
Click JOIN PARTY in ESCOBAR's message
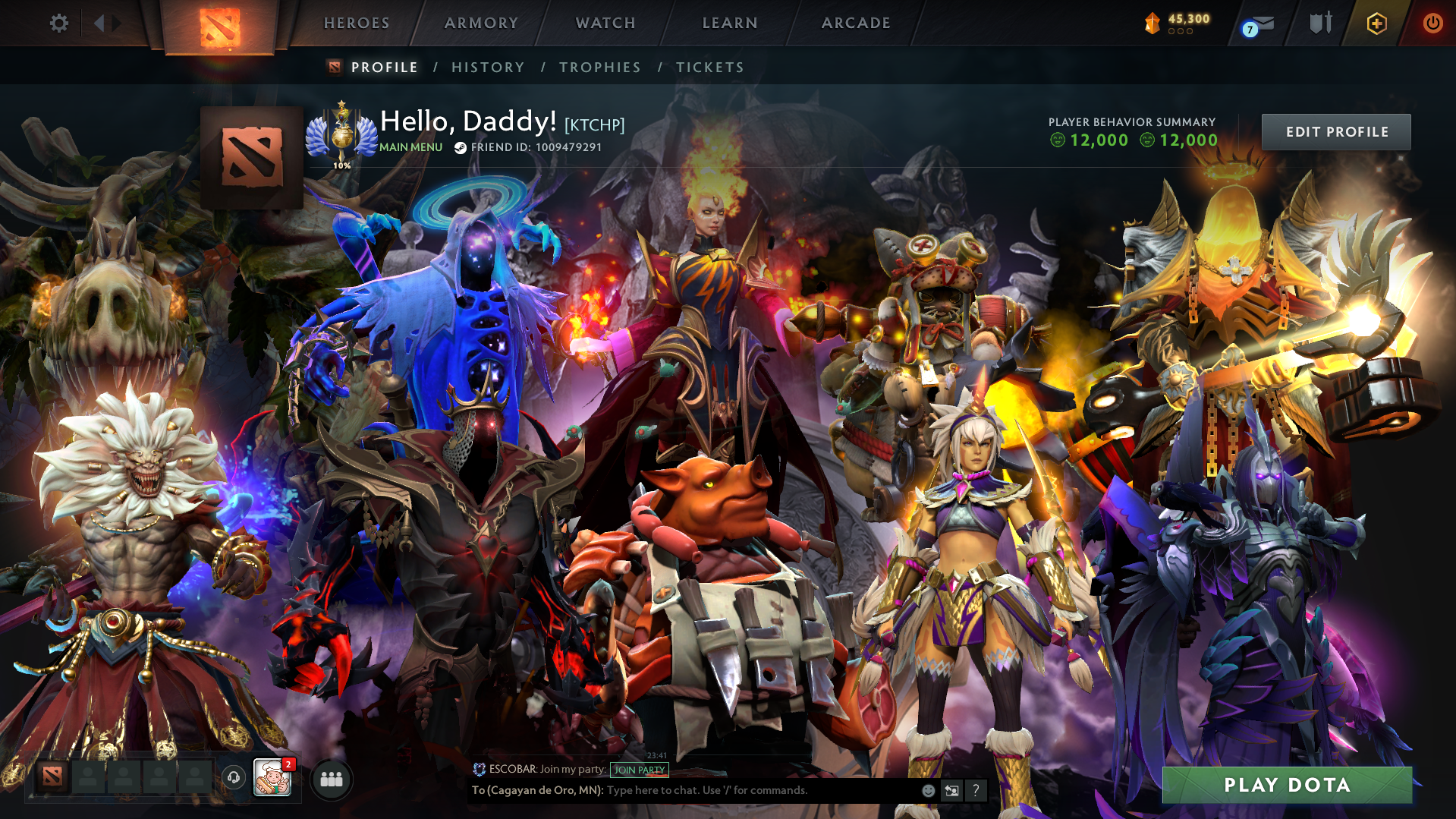click(639, 770)
